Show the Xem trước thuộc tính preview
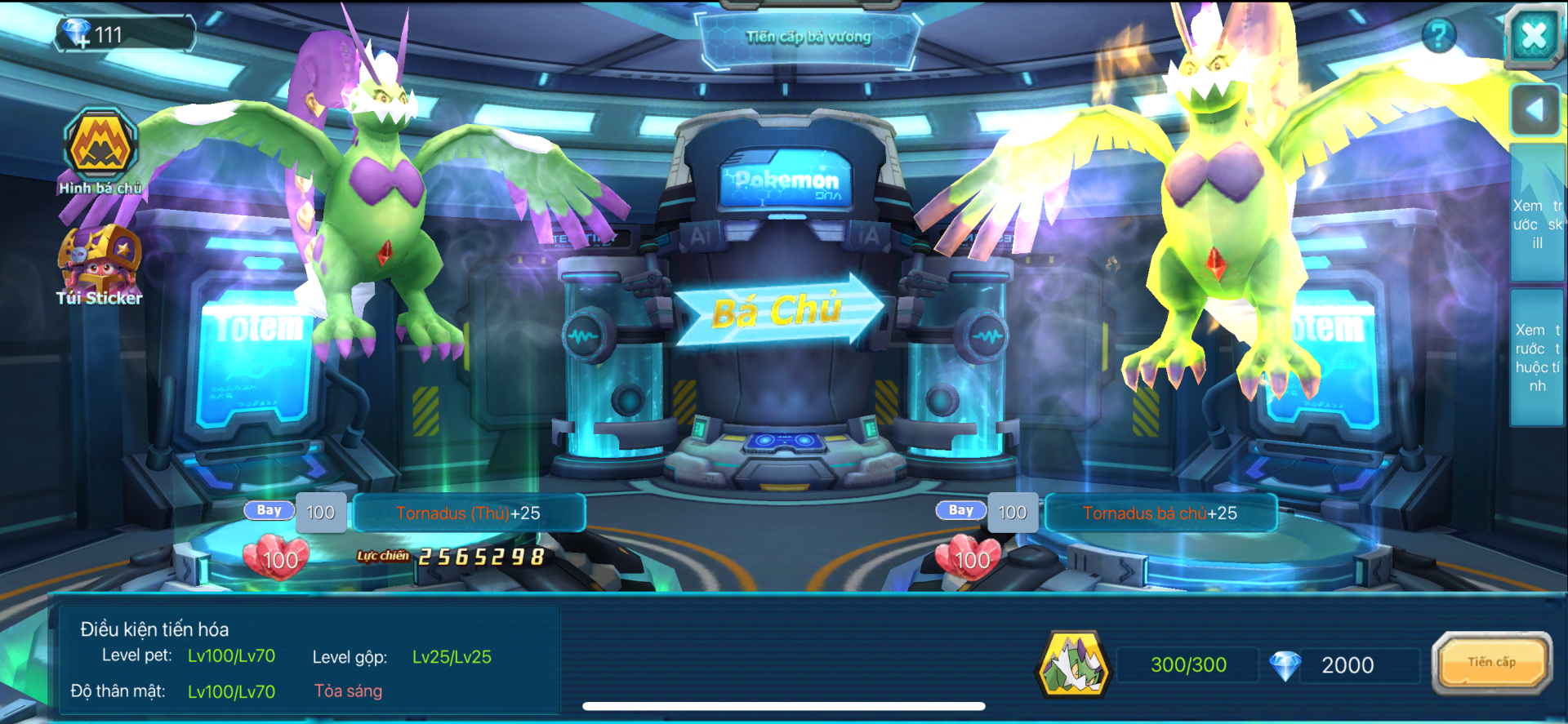Screen dimensions: 1568x724 [x=1537, y=358]
